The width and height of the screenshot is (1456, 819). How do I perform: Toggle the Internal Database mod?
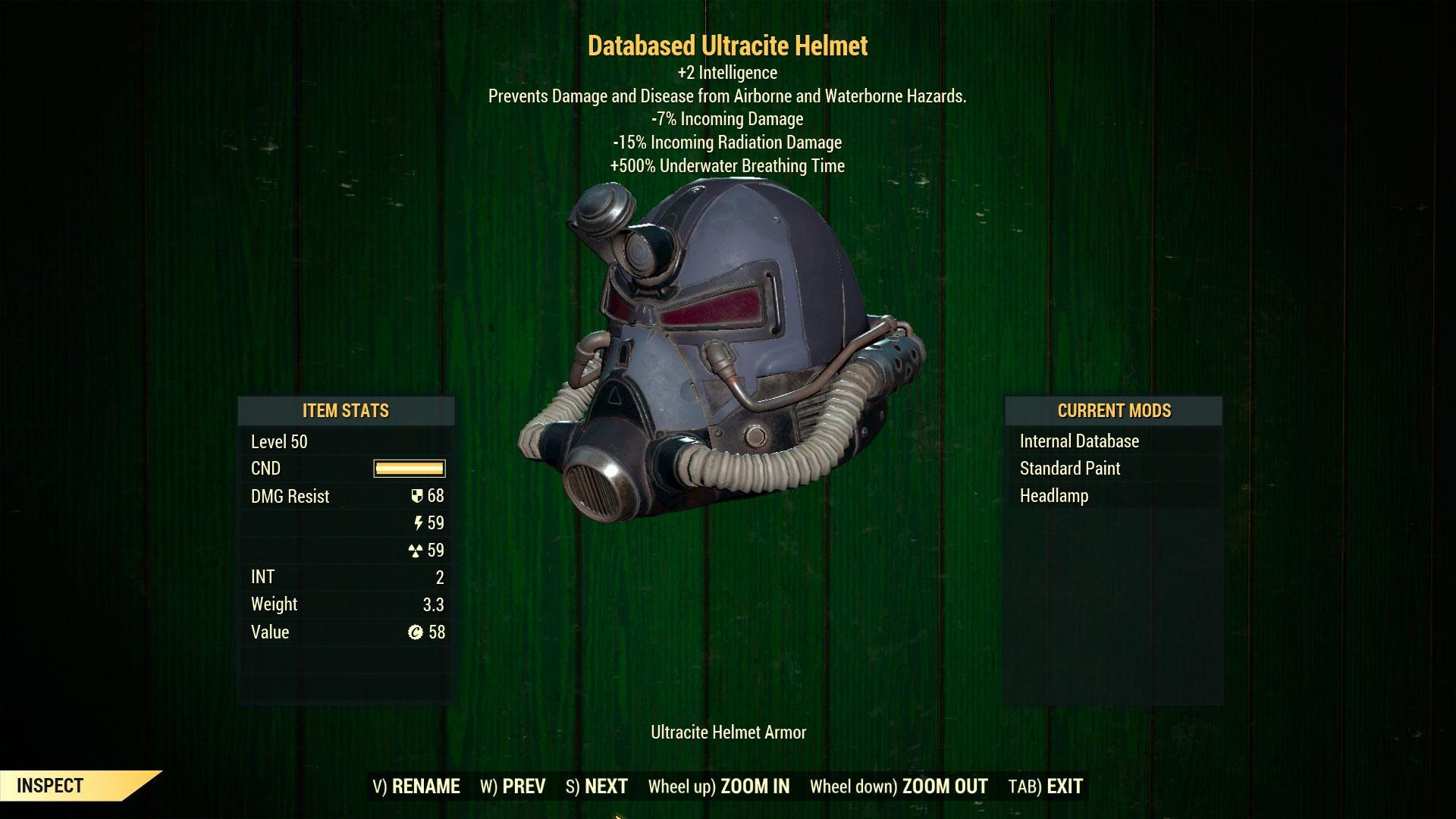(1080, 441)
